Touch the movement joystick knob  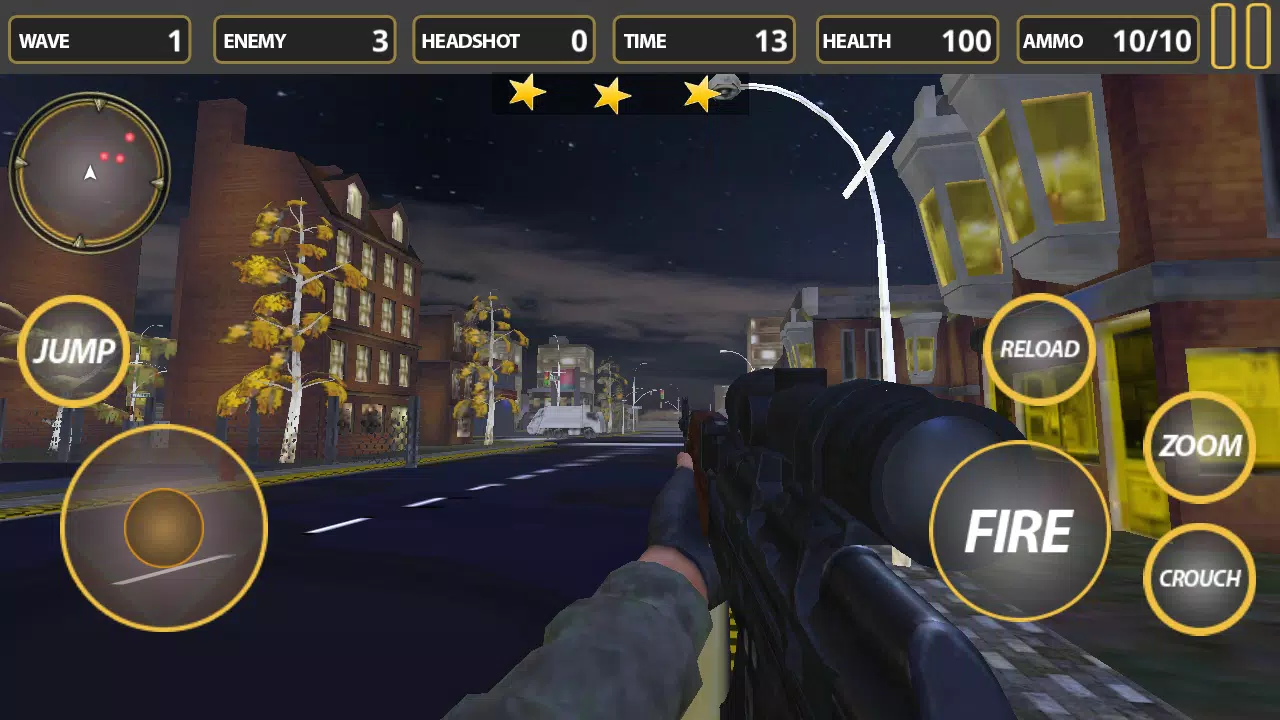click(x=164, y=528)
